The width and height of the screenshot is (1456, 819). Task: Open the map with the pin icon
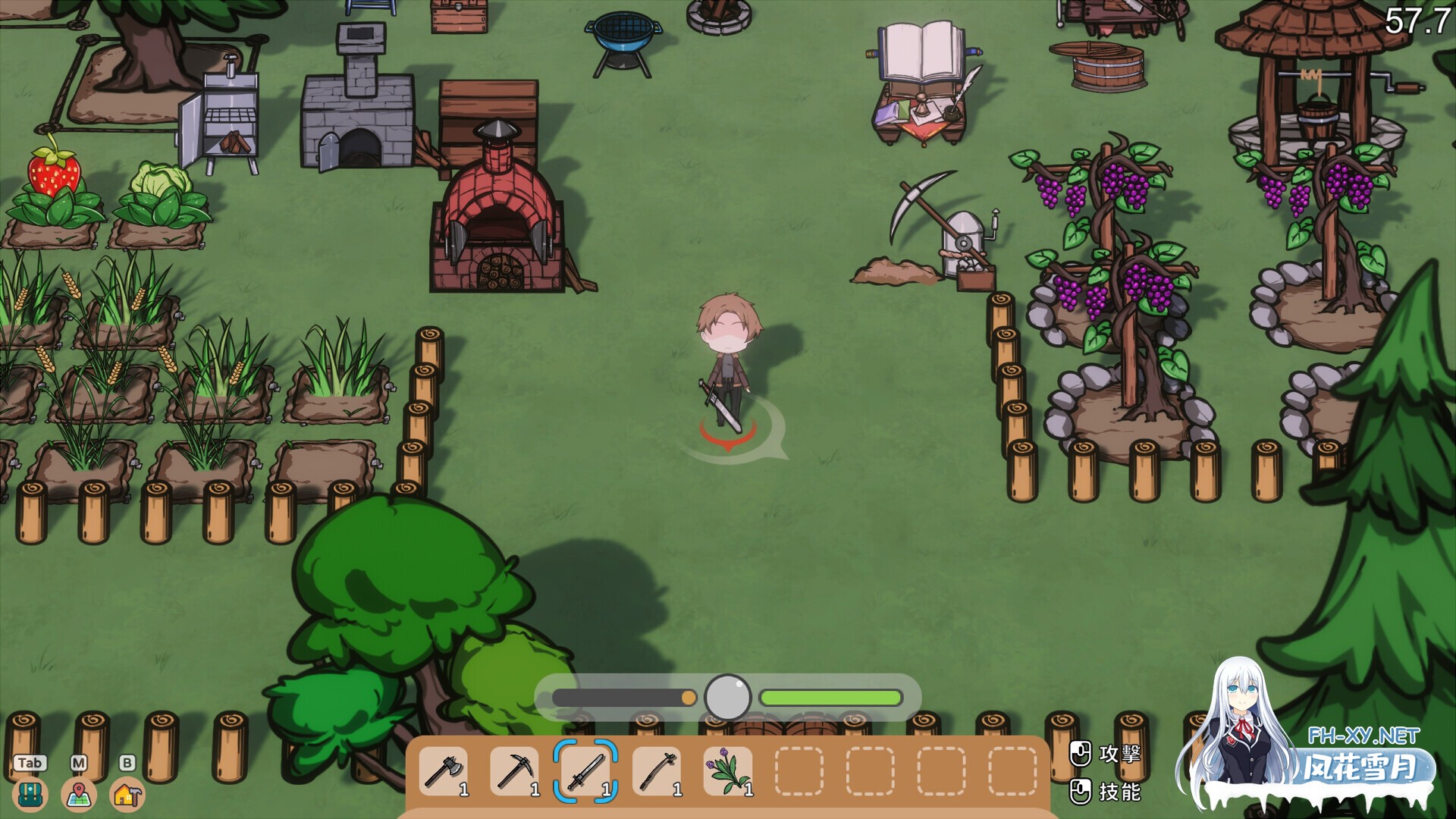[79, 794]
